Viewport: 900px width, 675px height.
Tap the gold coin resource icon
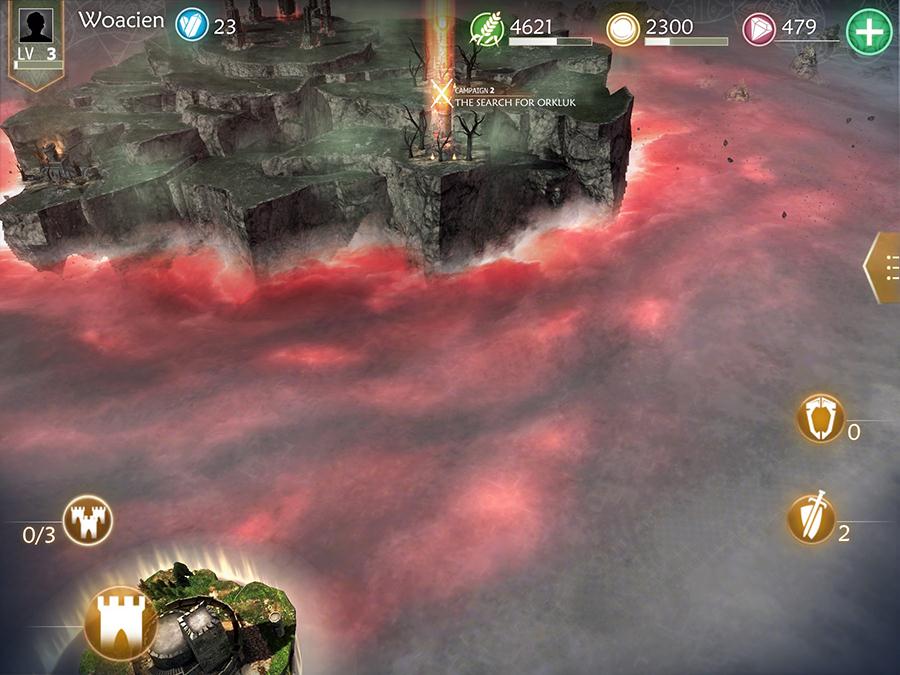coord(622,29)
